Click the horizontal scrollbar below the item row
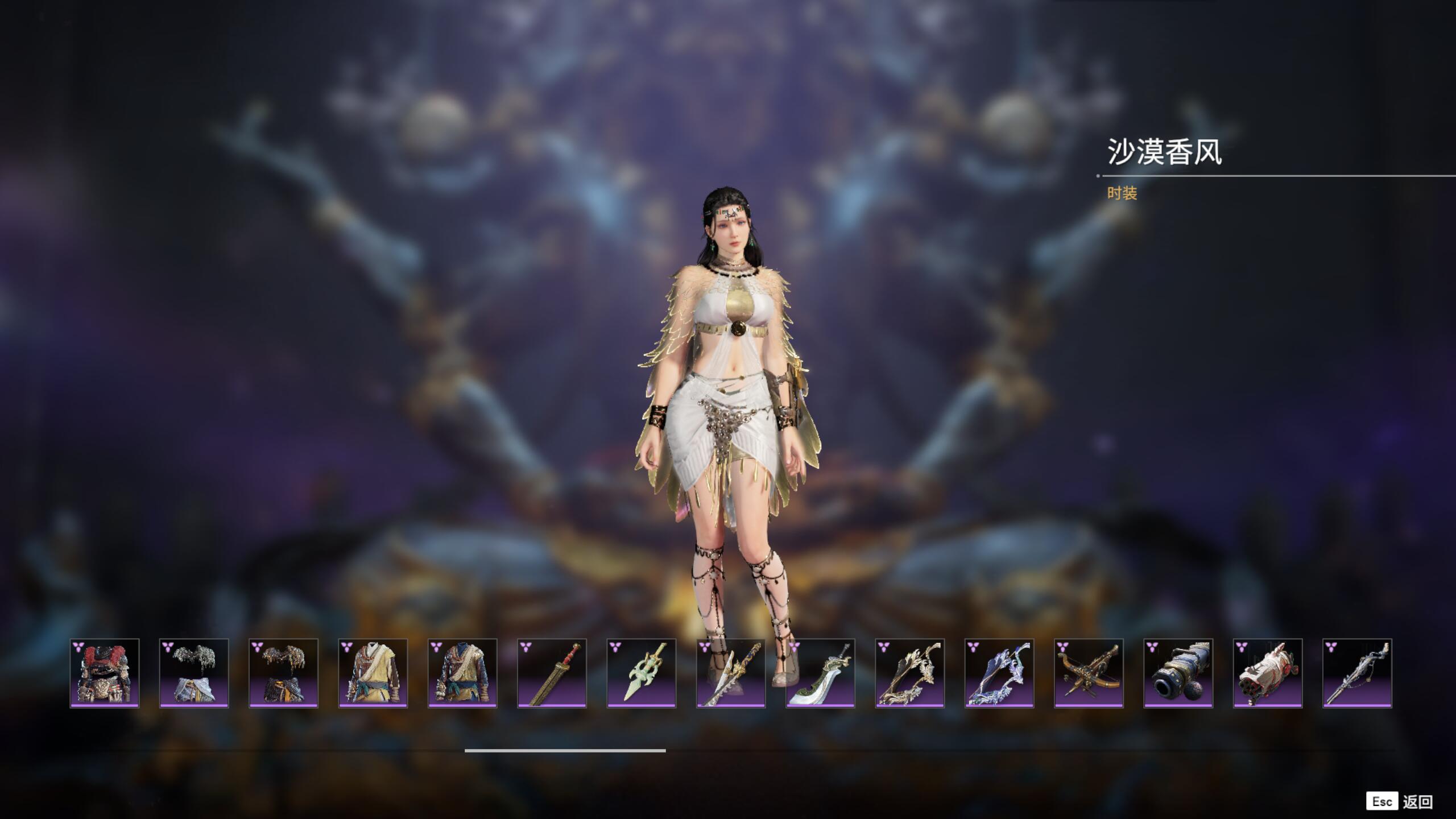 [565, 751]
